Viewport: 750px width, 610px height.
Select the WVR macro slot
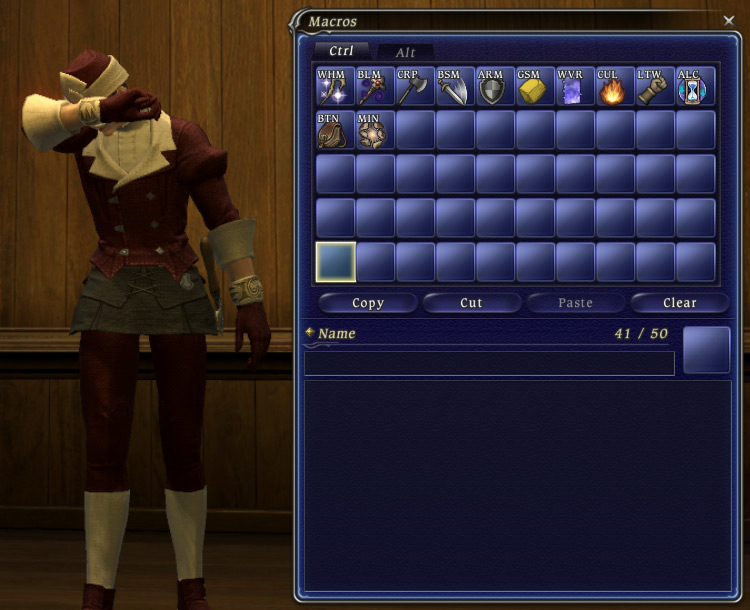575,87
